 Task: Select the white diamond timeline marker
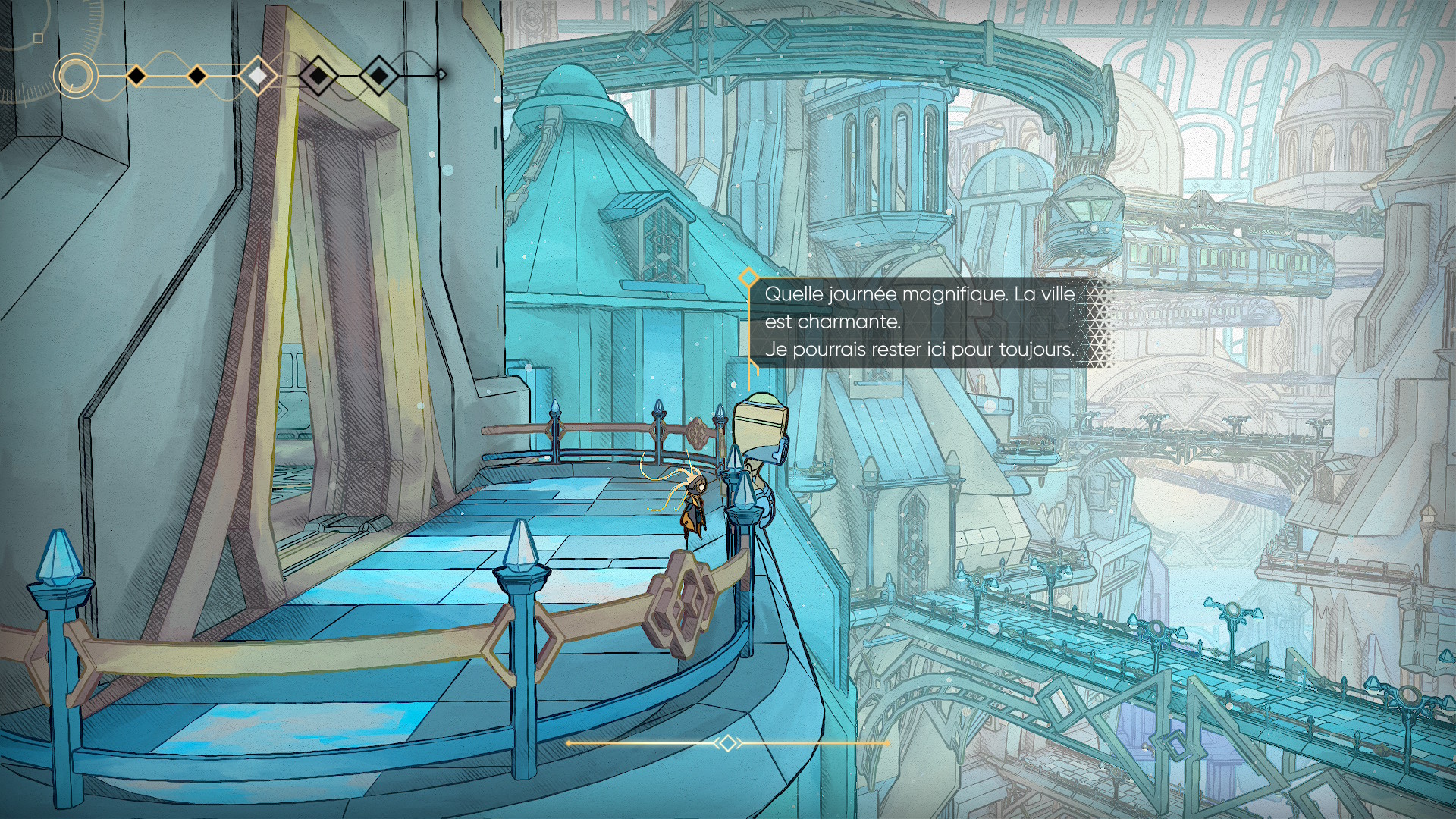tap(258, 76)
